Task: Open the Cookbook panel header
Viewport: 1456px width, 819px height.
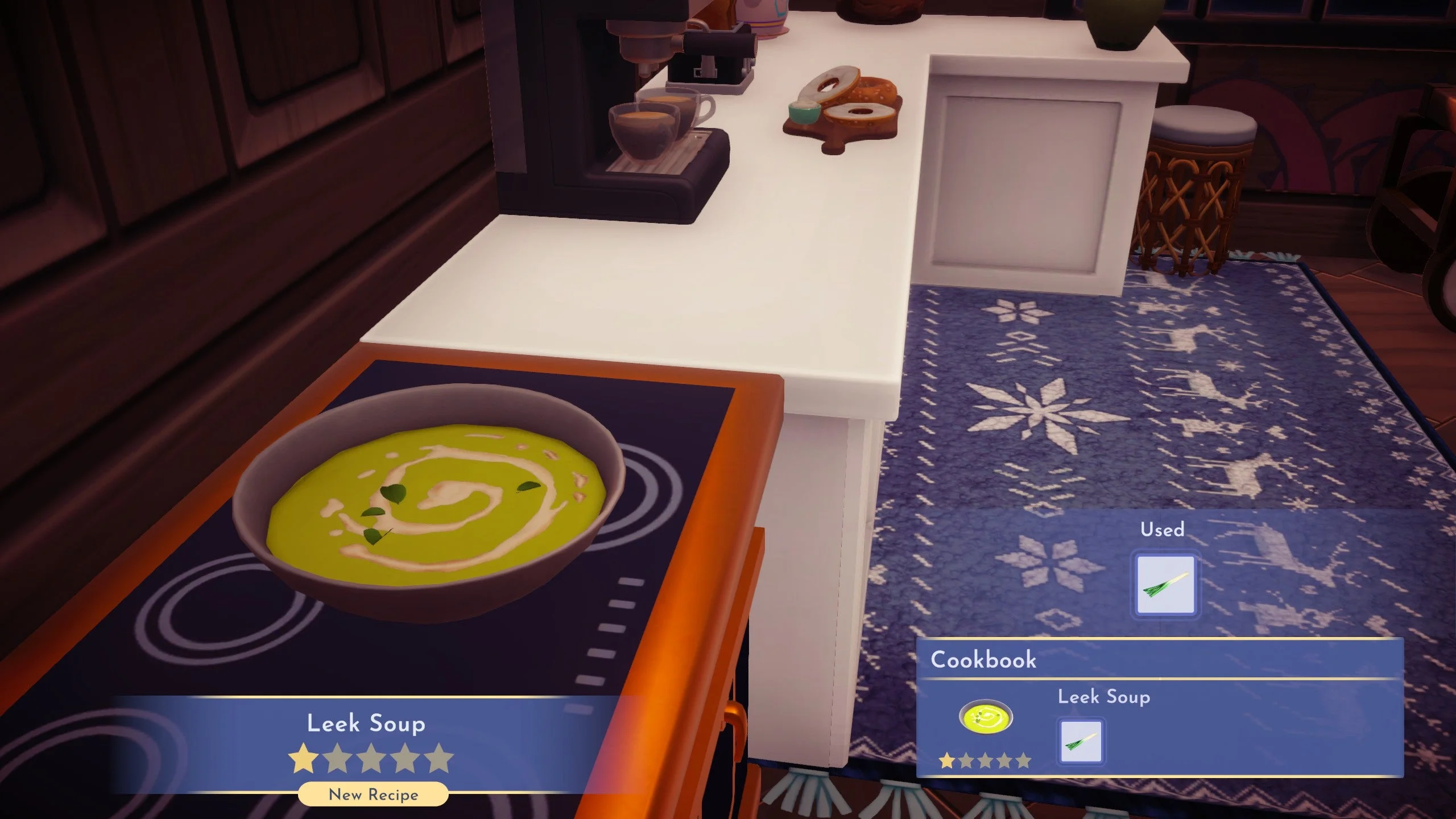Action: [982, 659]
